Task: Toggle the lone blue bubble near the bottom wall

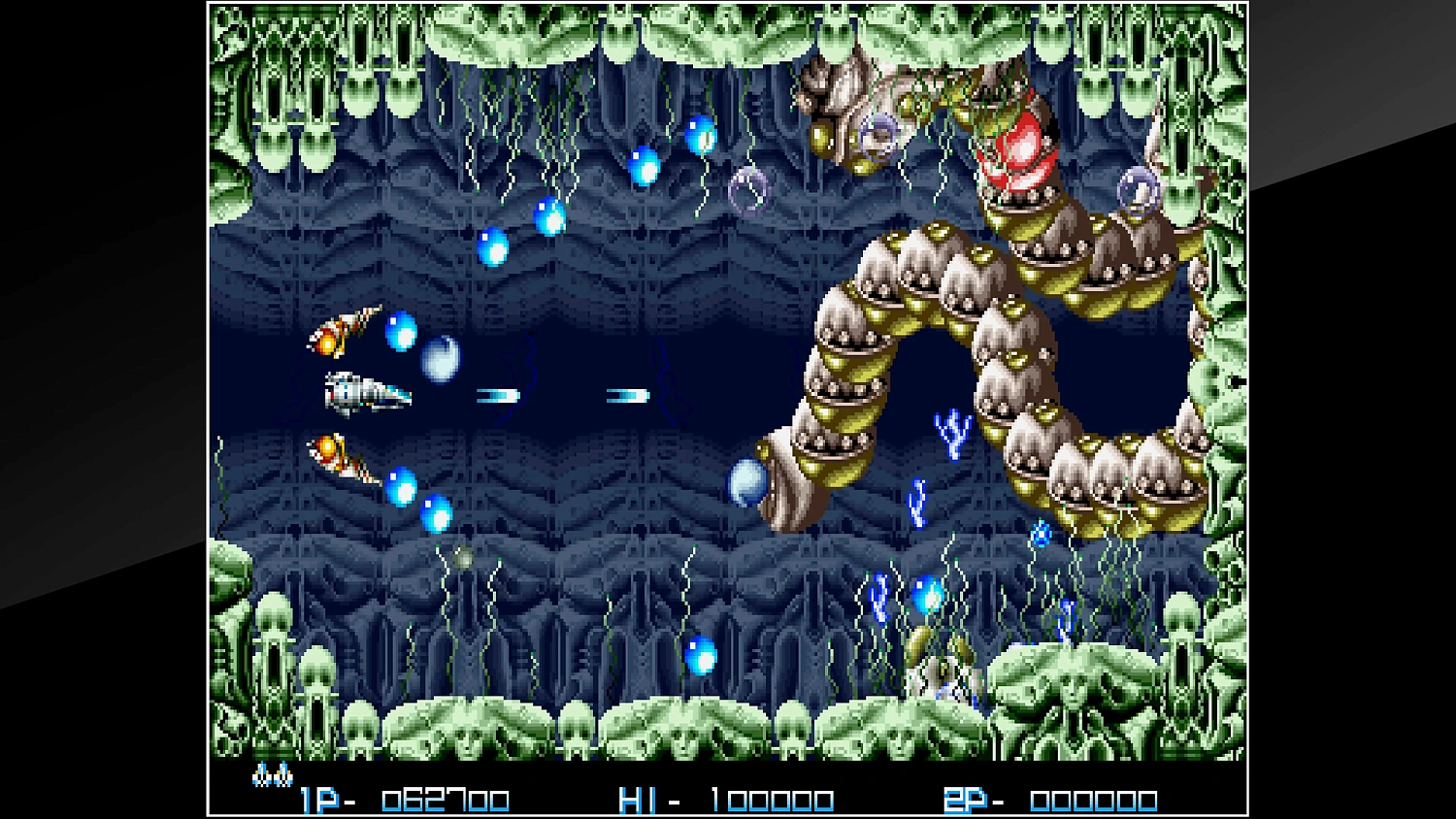Action: click(702, 658)
